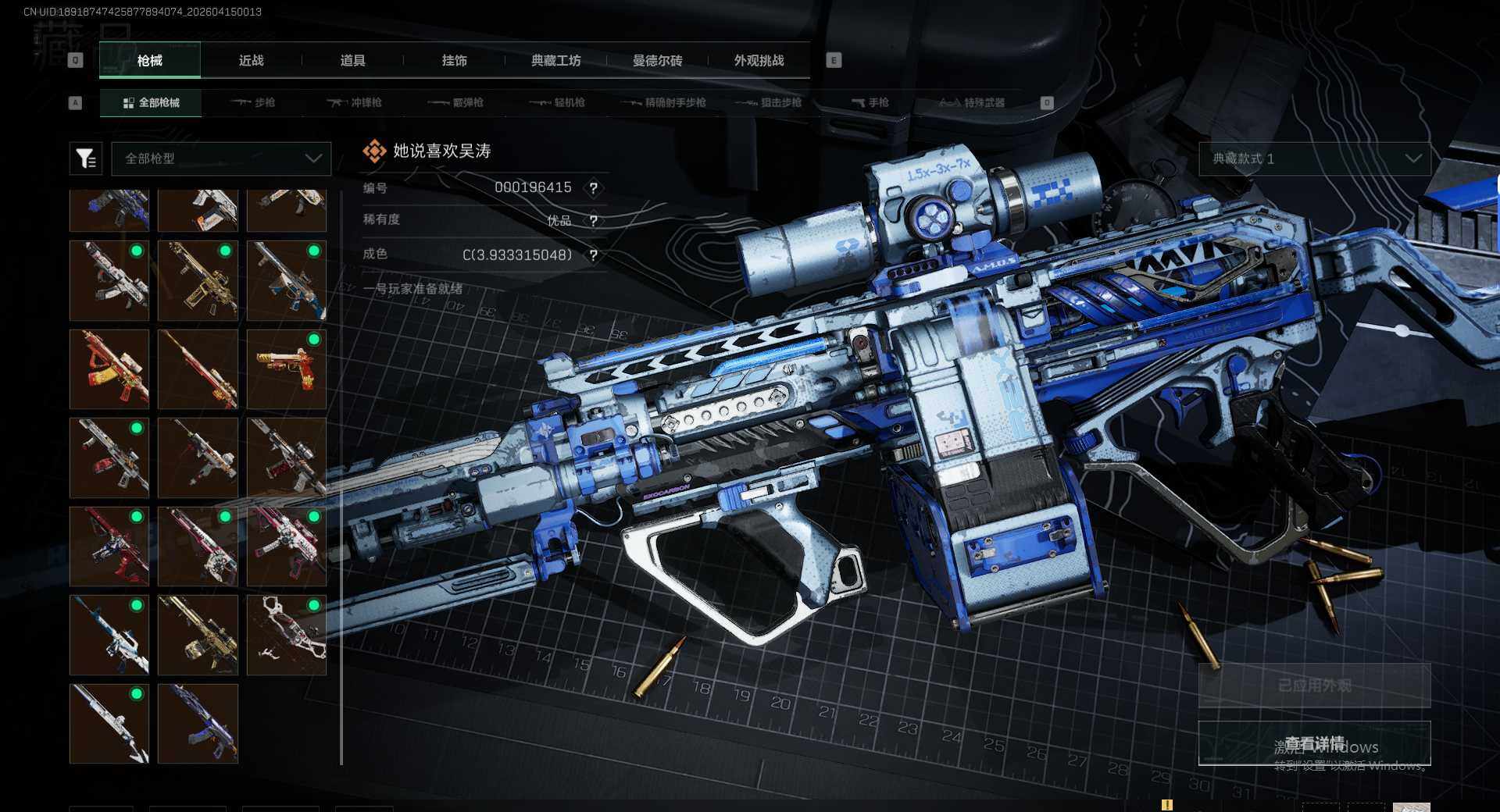Open the 典藏工坊 workshop tab
This screenshot has width=1500, height=812.
(x=555, y=61)
